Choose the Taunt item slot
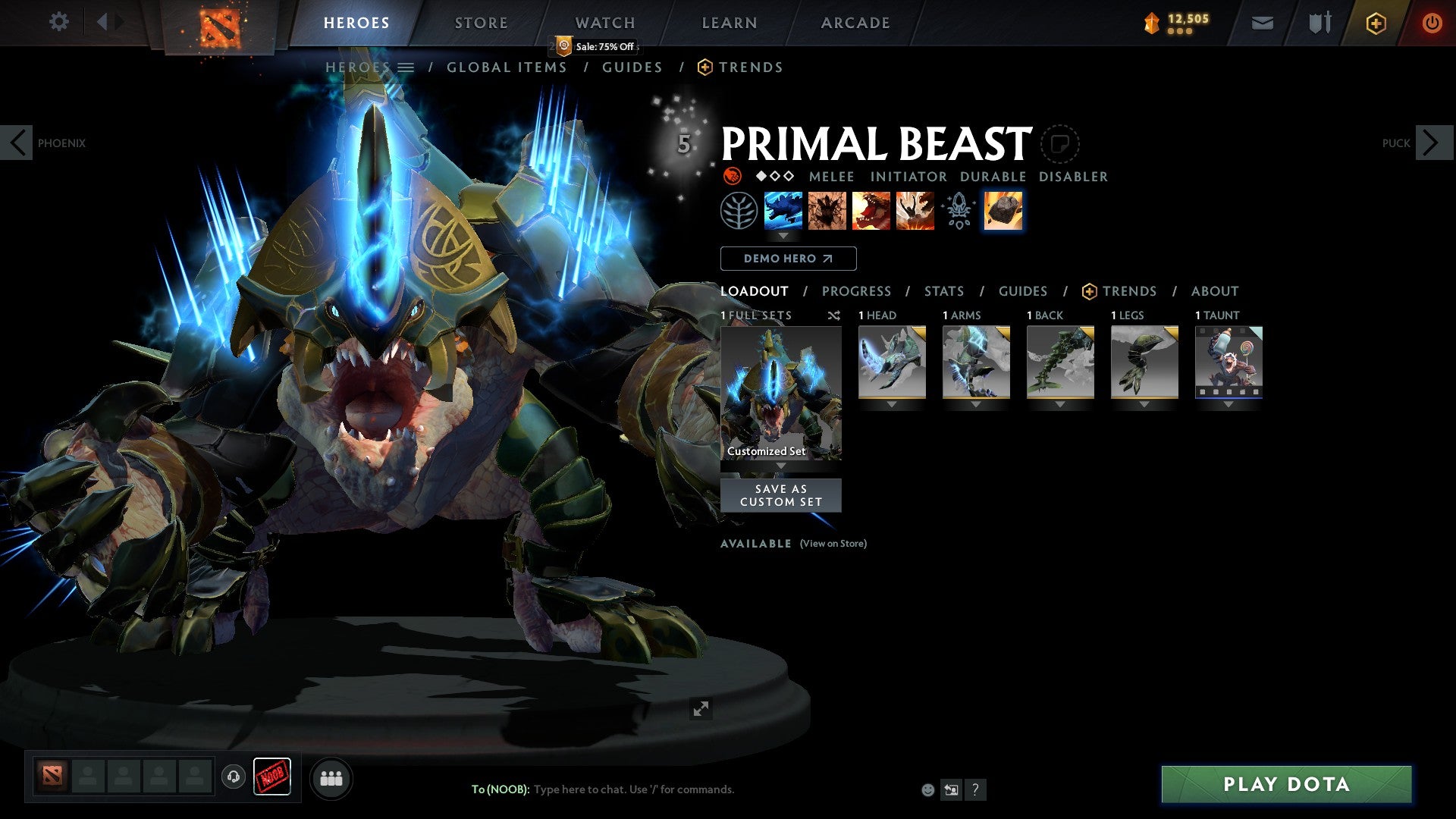 (1228, 362)
